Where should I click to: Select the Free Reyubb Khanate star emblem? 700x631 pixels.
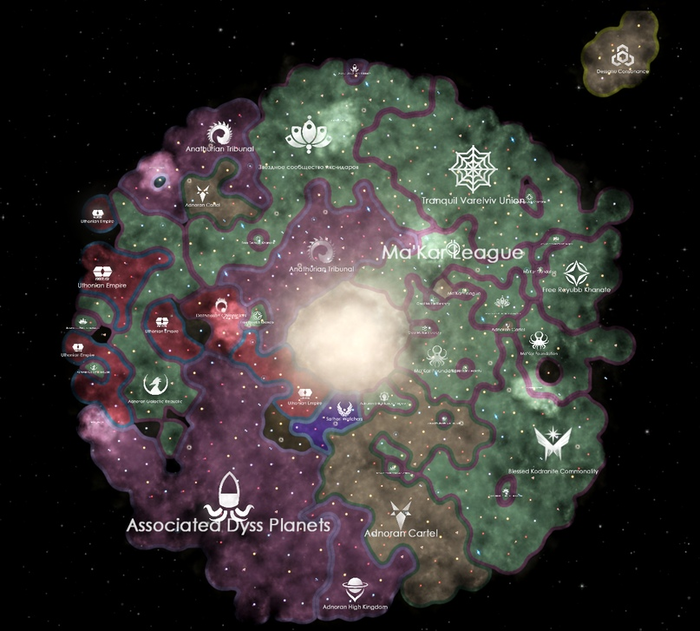tap(576, 273)
